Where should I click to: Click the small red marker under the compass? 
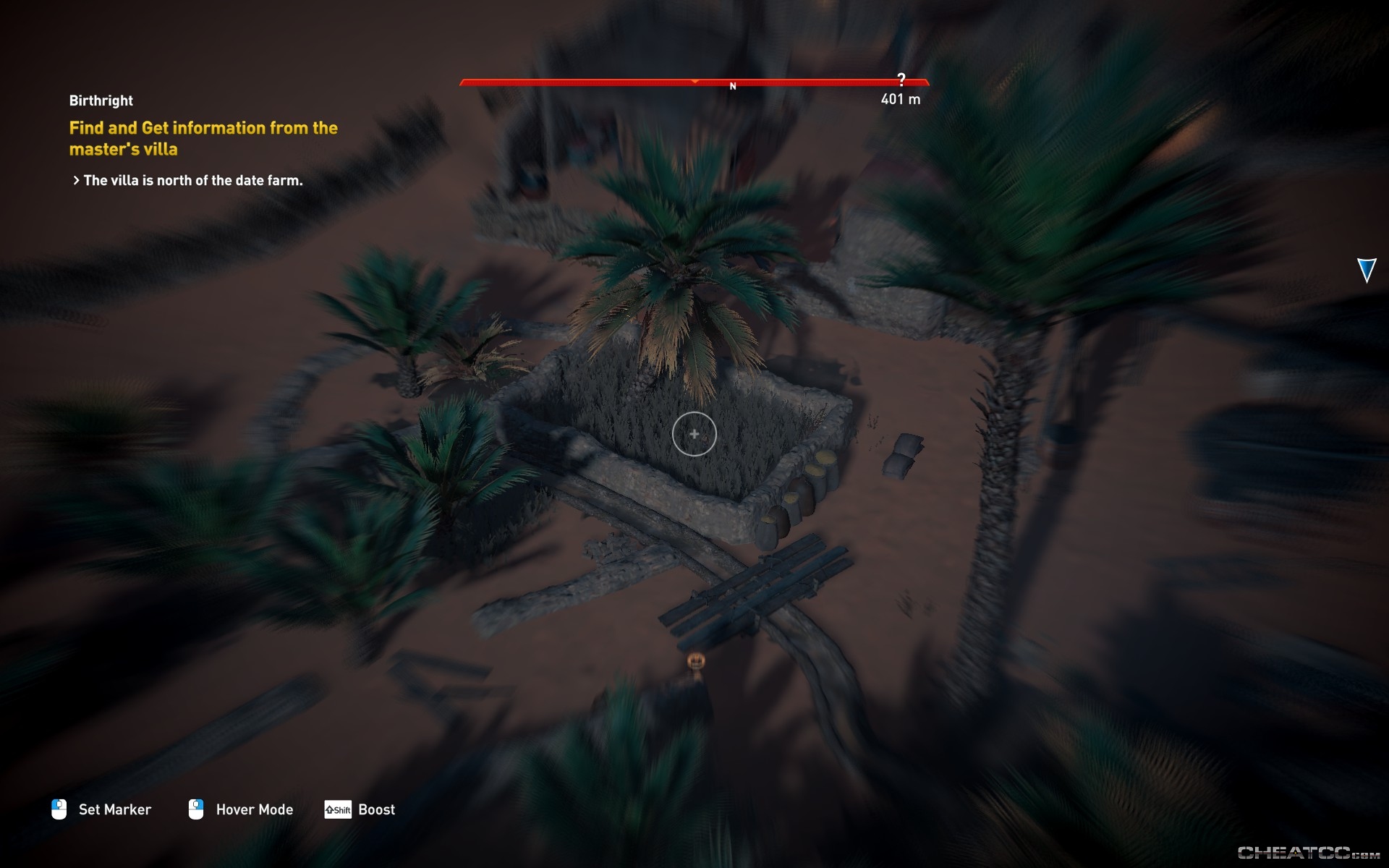click(x=696, y=80)
